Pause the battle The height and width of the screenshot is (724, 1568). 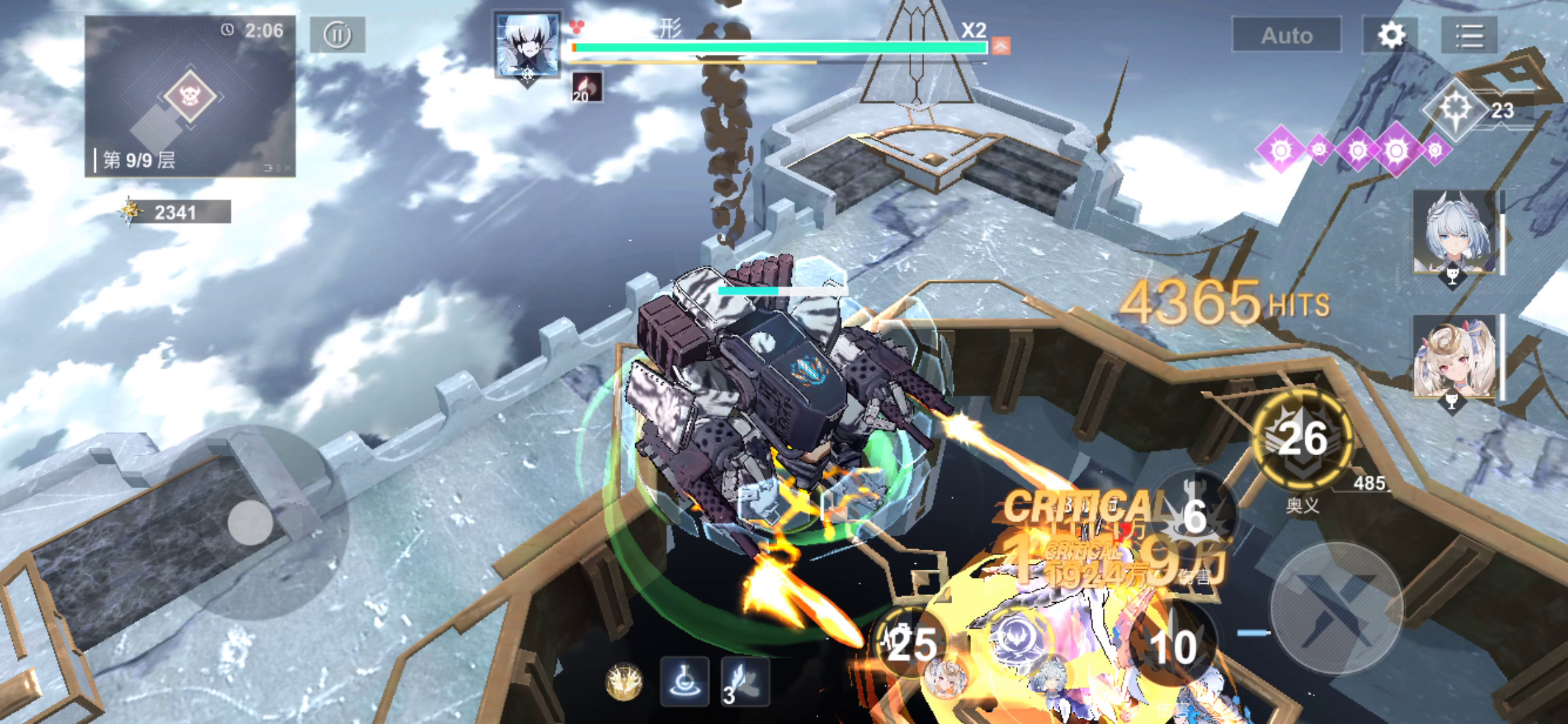point(337,35)
